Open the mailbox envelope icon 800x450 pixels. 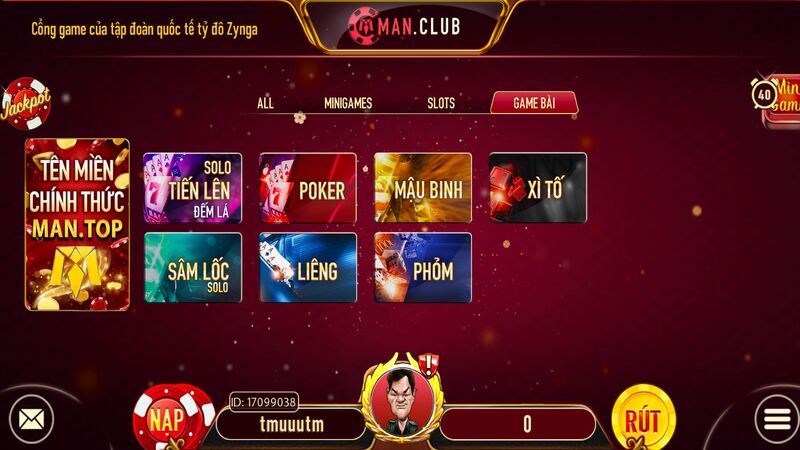coord(30,417)
